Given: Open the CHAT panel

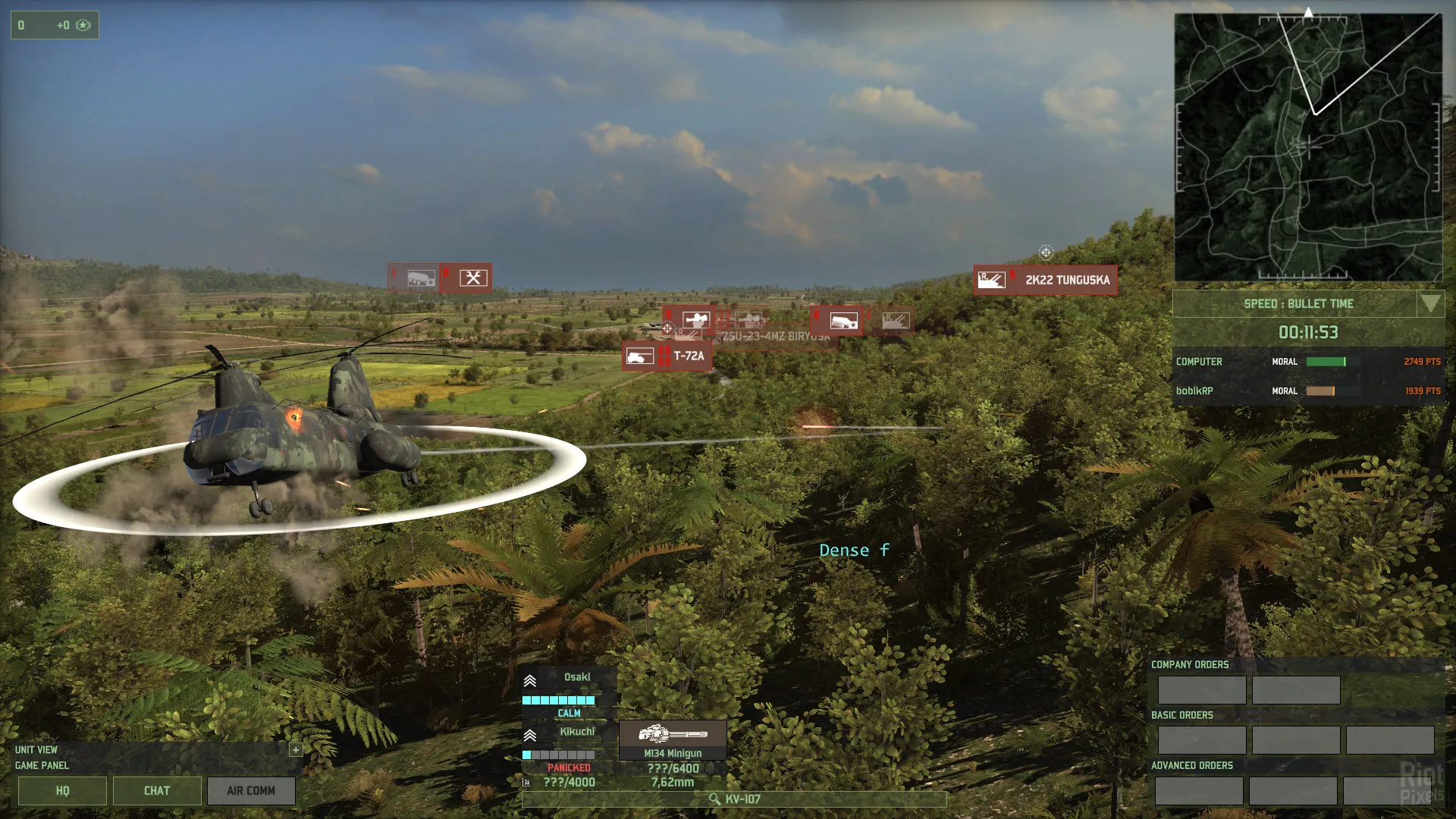Looking at the screenshot, I should point(157,791).
